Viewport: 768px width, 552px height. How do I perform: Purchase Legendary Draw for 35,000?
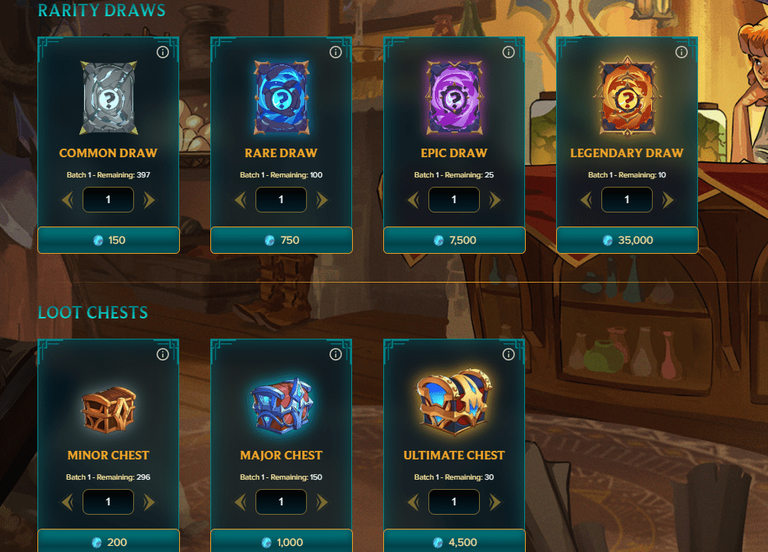pos(627,240)
